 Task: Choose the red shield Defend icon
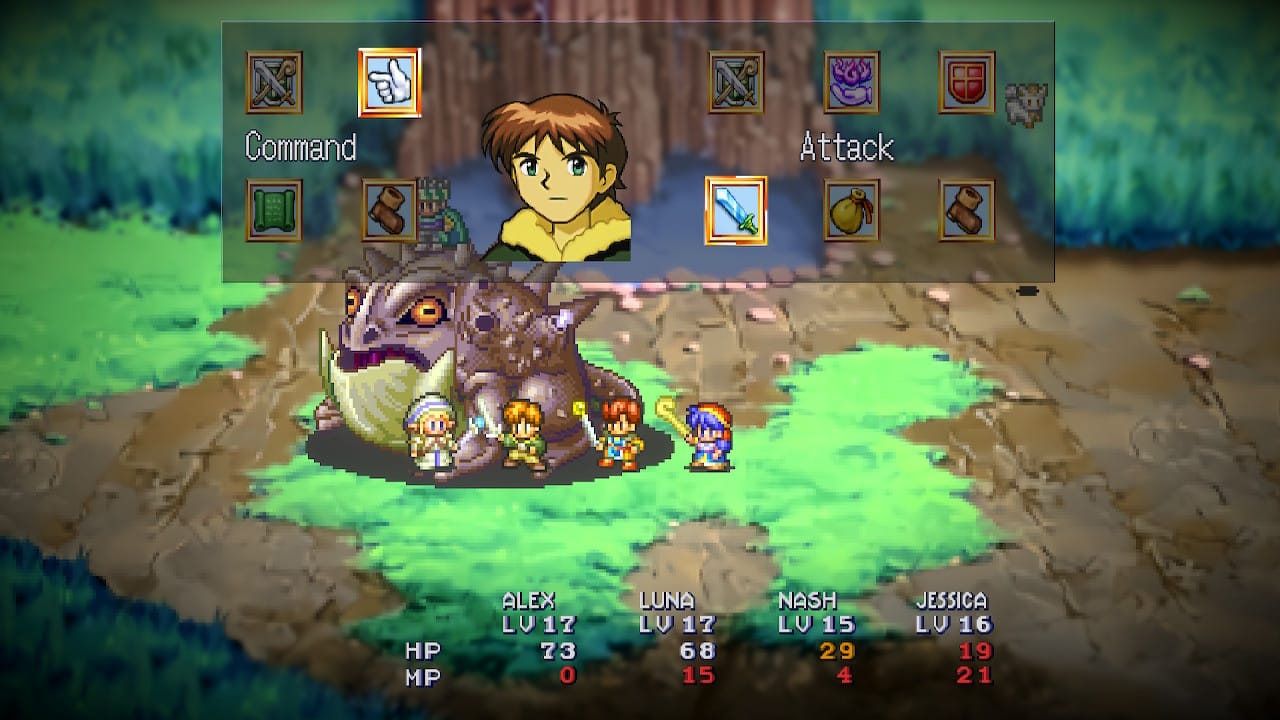pyautogui.click(x=966, y=82)
